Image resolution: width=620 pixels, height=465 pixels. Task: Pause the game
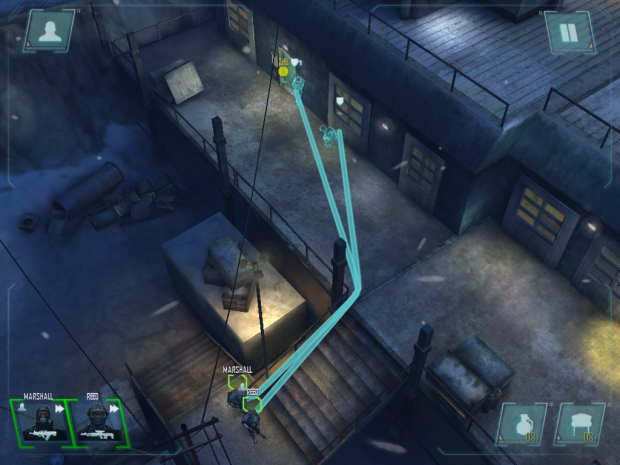click(568, 33)
